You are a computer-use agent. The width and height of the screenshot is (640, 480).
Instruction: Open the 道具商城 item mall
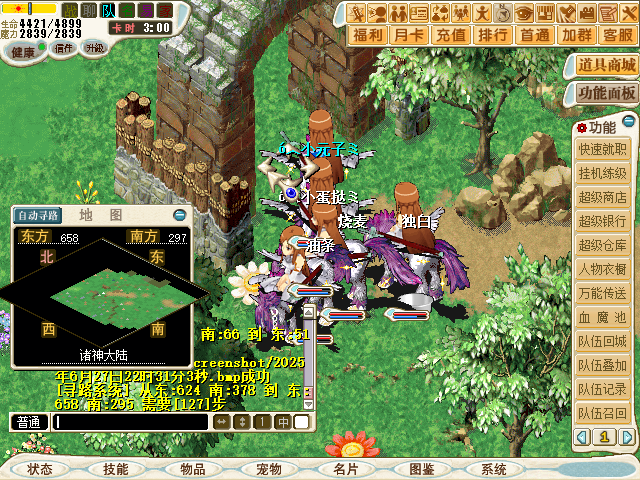coord(607,66)
